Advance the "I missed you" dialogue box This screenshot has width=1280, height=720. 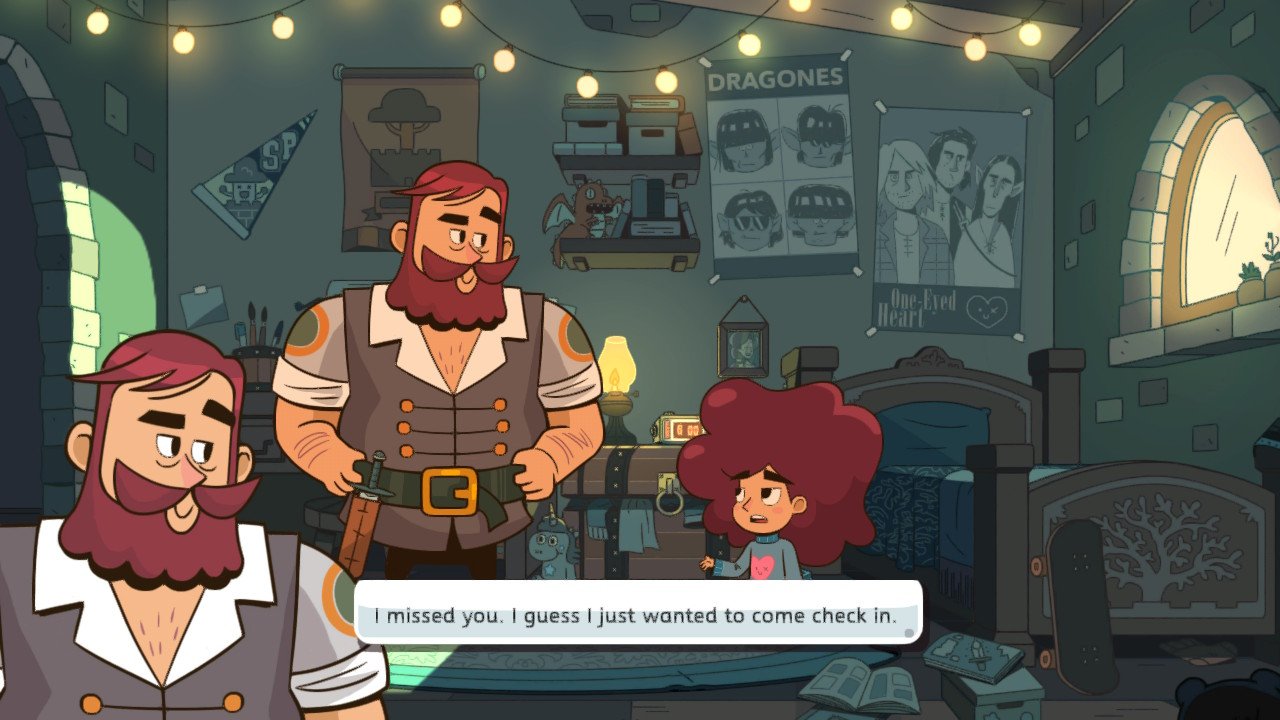(x=636, y=614)
